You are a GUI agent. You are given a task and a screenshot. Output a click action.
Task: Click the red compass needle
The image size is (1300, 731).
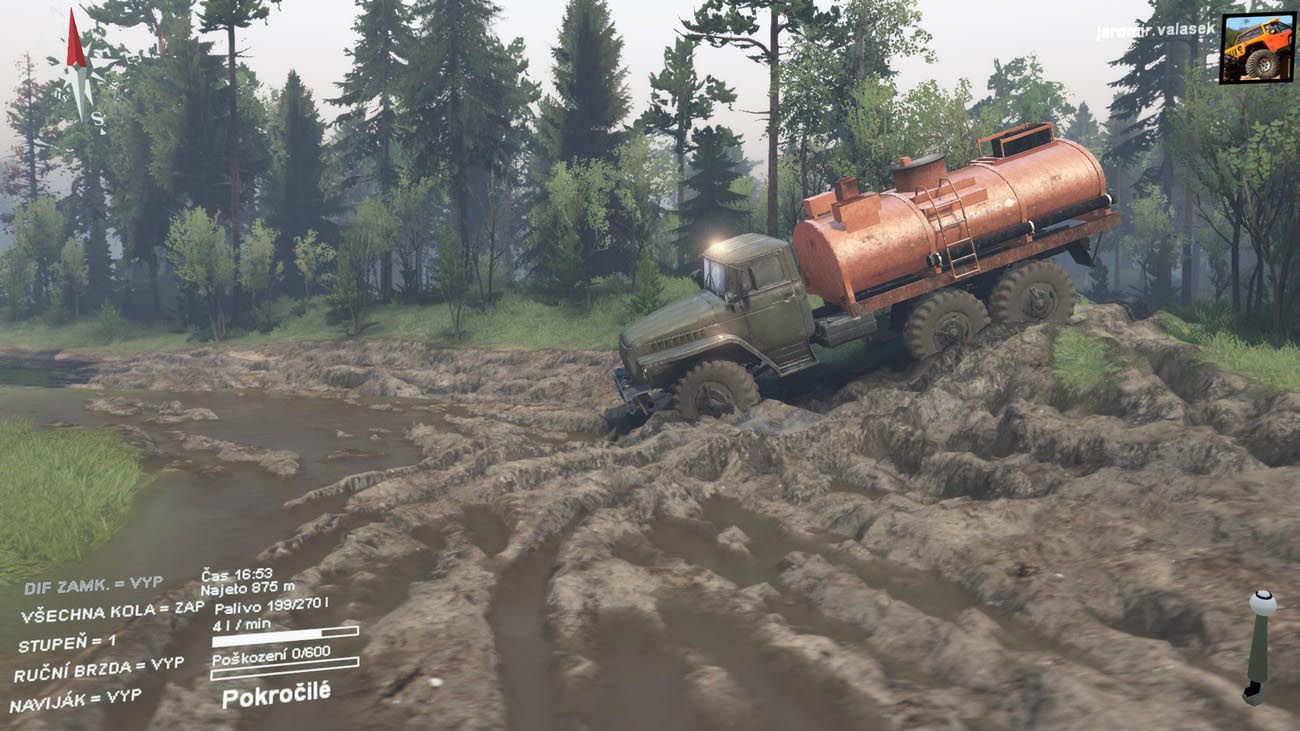click(76, 42)
